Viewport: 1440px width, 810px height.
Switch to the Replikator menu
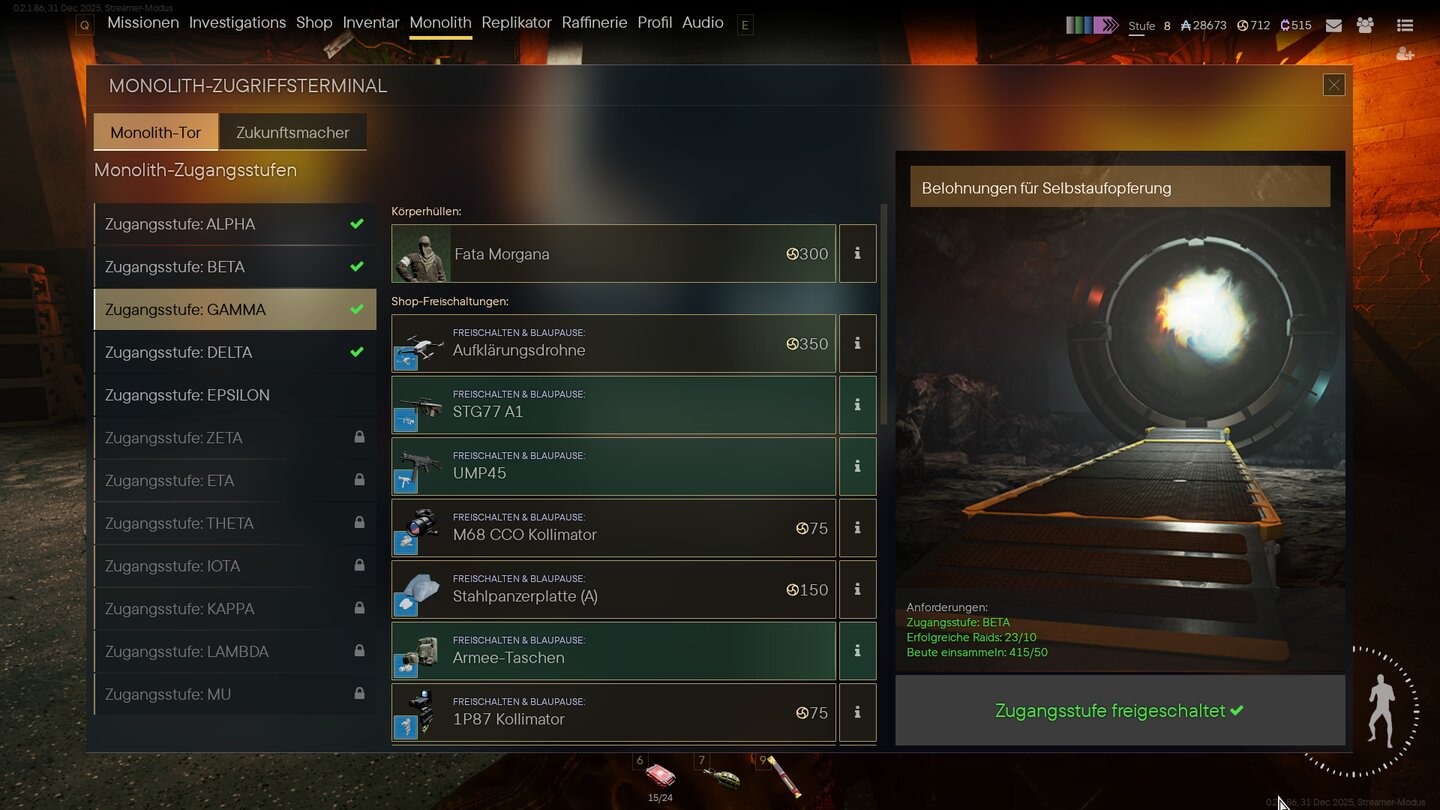tap(516, 23)
